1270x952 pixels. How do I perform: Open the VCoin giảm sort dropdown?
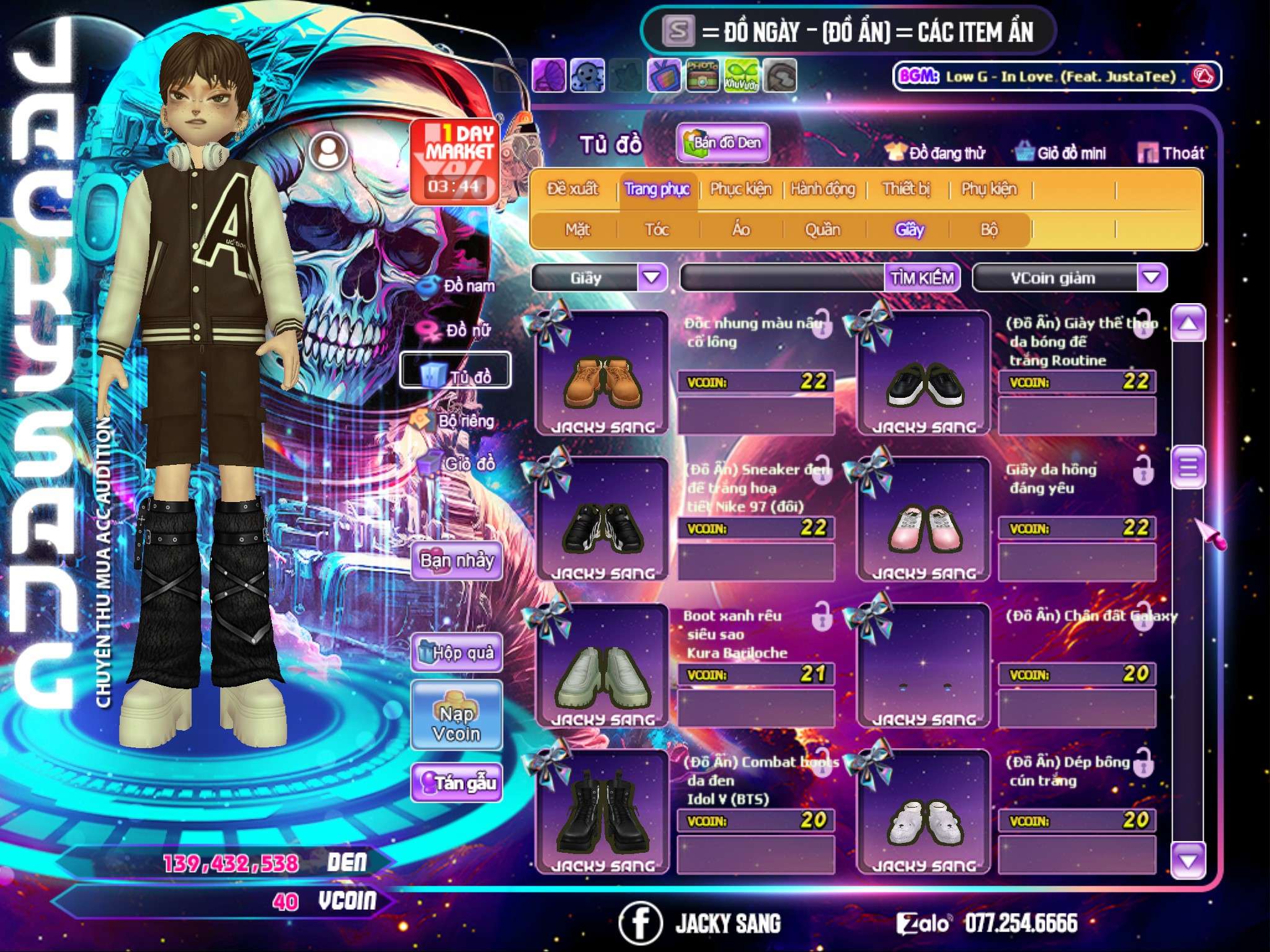point(1151,278)
